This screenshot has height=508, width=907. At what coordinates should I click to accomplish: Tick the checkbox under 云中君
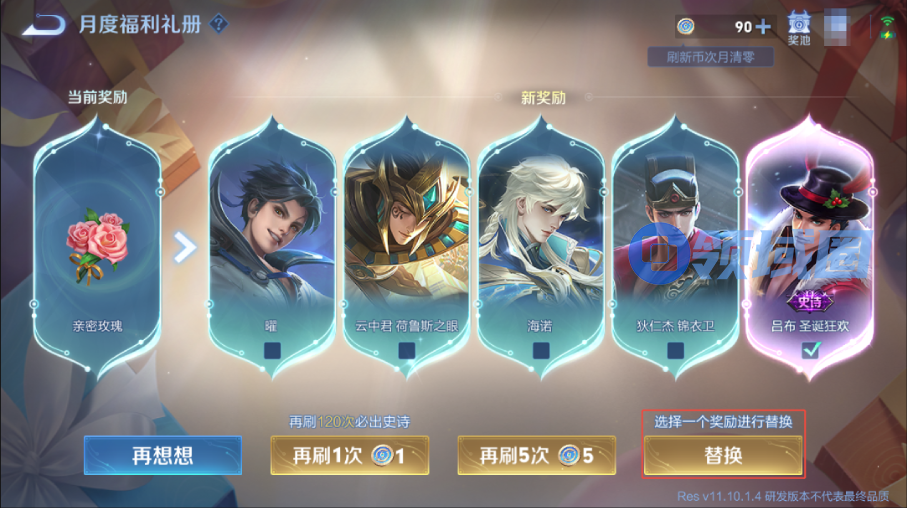click(406, 350)
